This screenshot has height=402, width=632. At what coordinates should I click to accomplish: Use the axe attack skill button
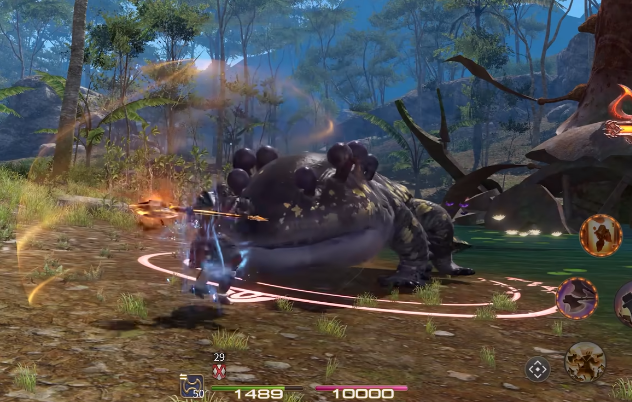click(577, 298)
